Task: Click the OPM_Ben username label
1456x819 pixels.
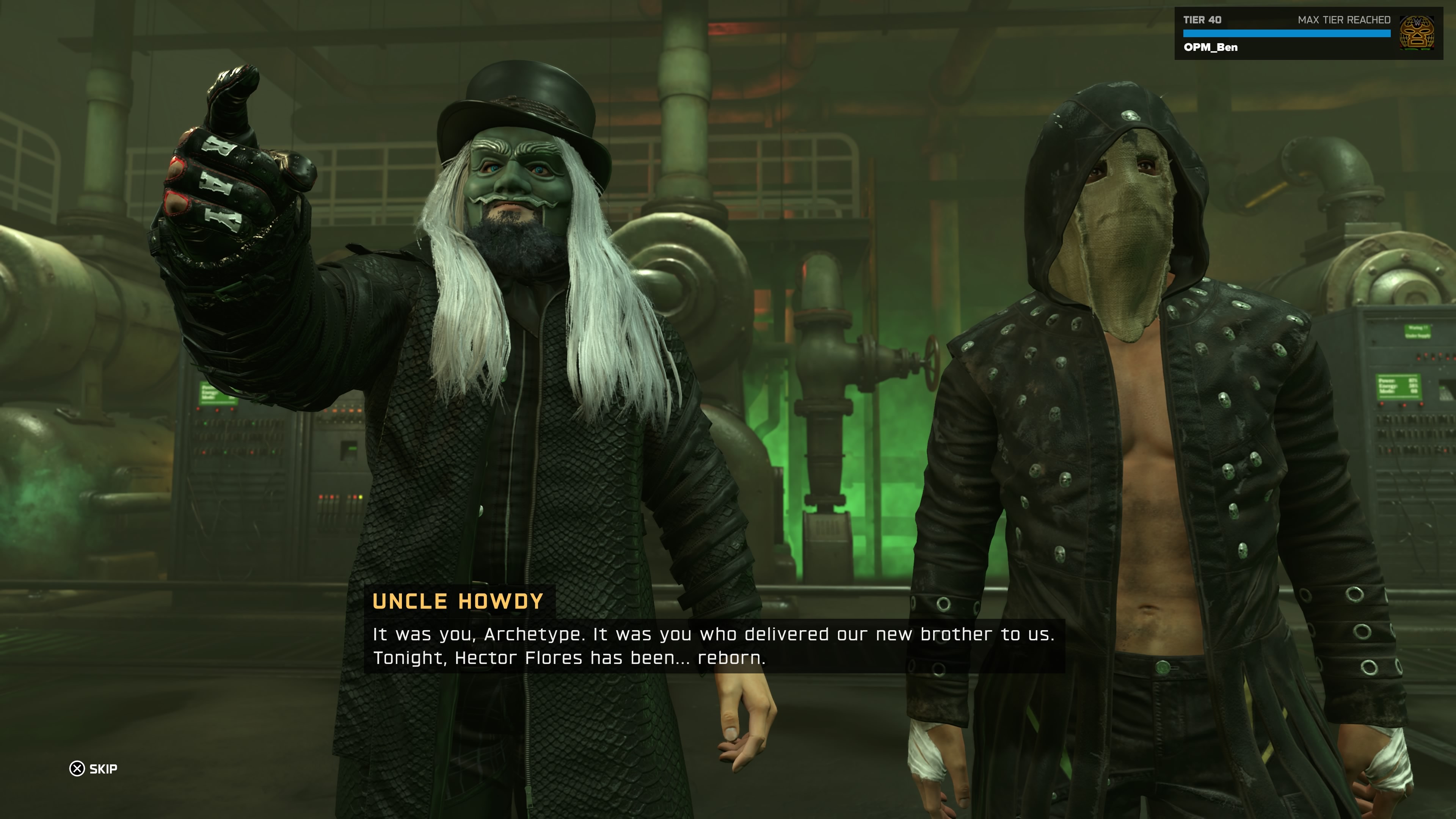Action: click(x=1211, y=47)
